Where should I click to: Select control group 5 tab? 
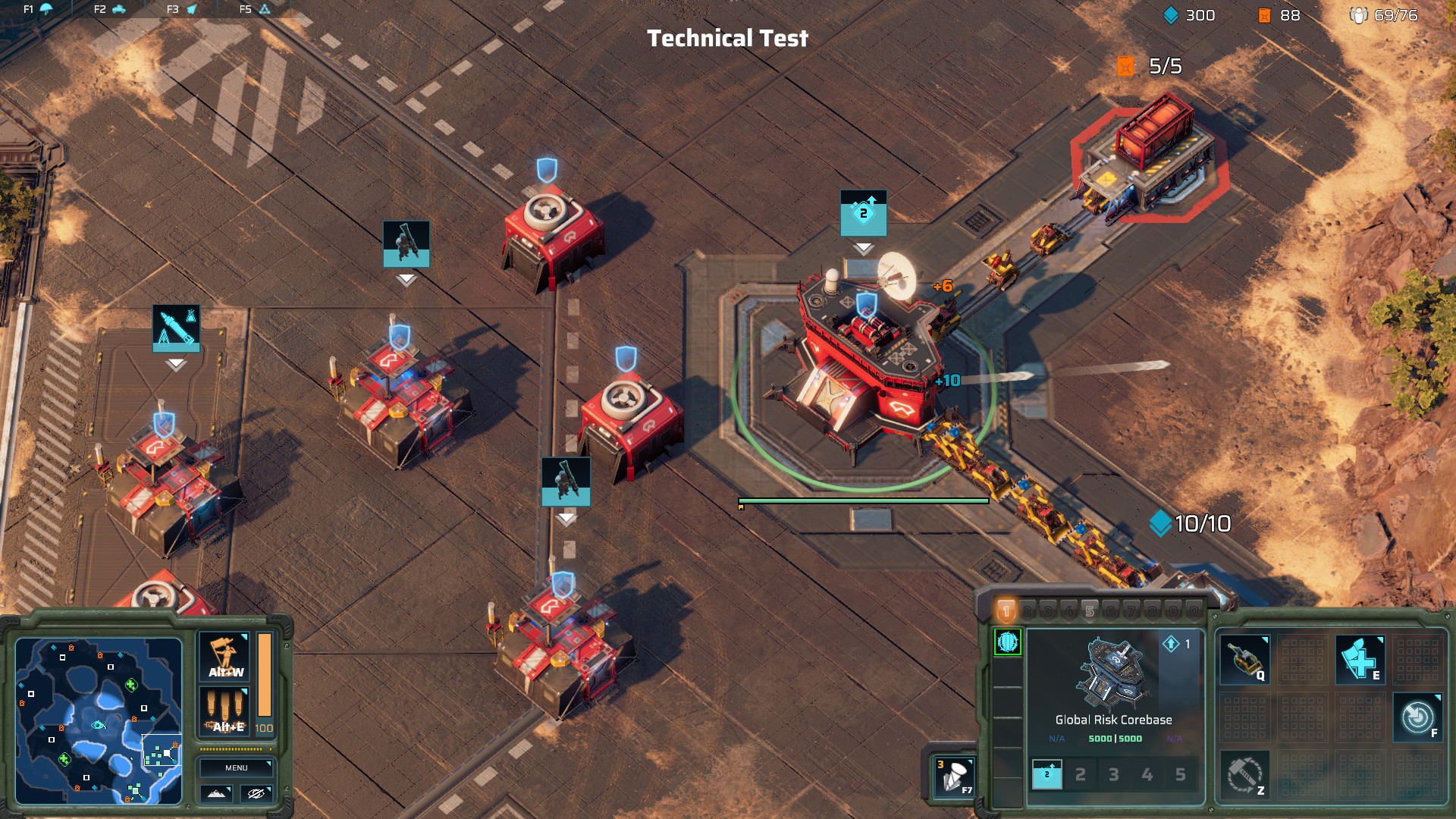[x=1090, y=611]
